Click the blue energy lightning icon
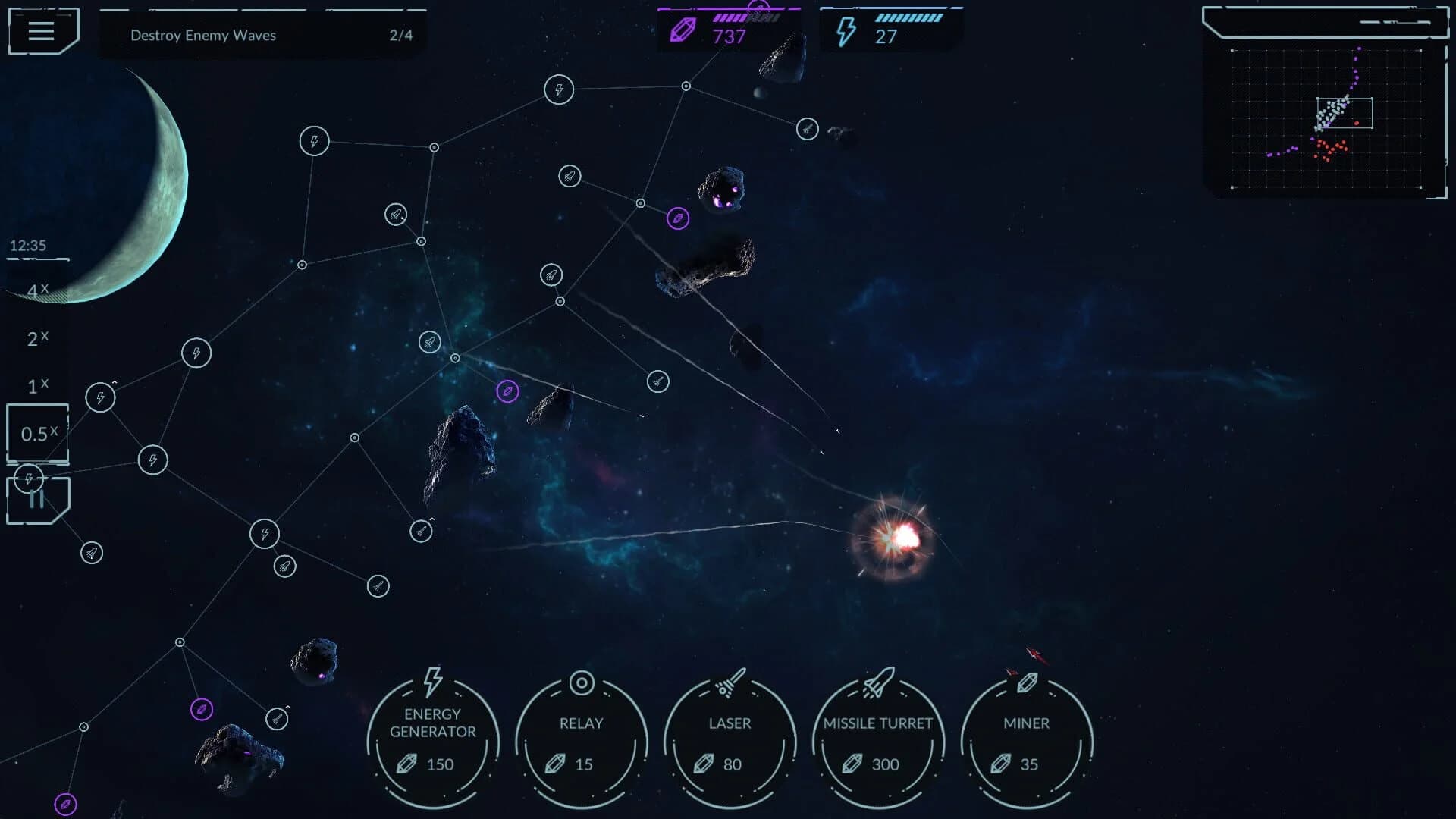The width and height of the screenshot is (1456, 819). pos(848,30)
